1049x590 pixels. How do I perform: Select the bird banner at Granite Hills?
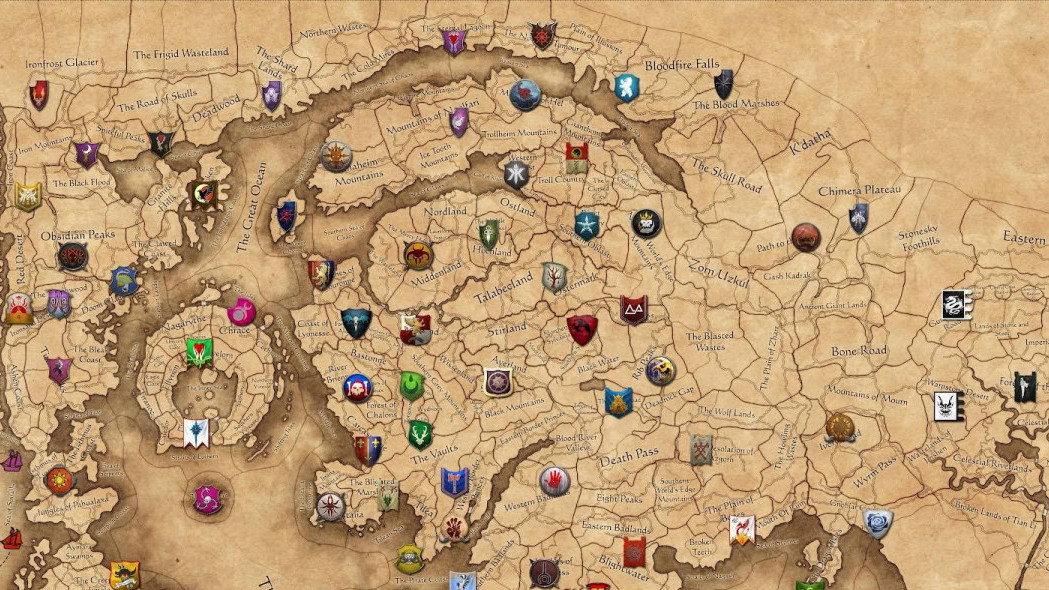click(203, 195)
